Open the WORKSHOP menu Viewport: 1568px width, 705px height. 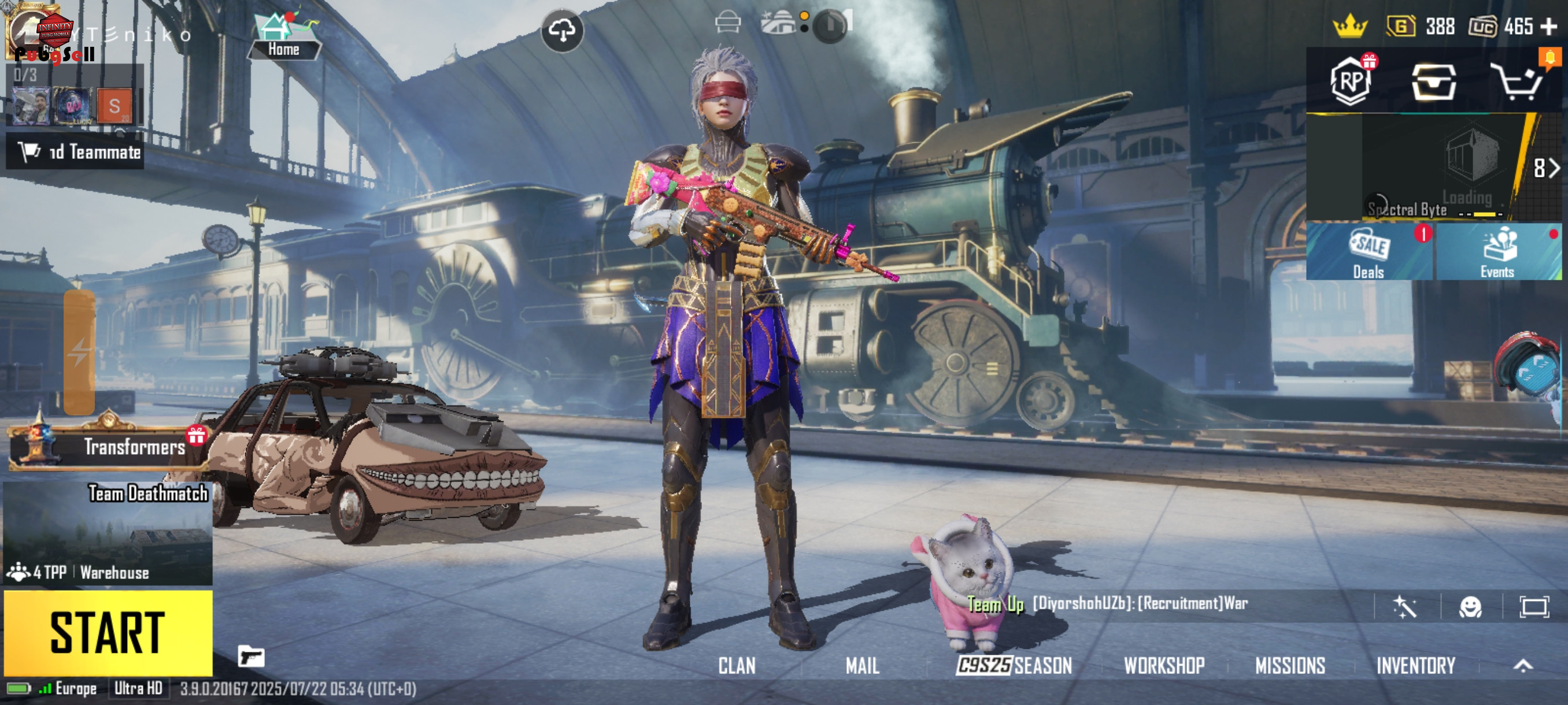click(1164, 666)
